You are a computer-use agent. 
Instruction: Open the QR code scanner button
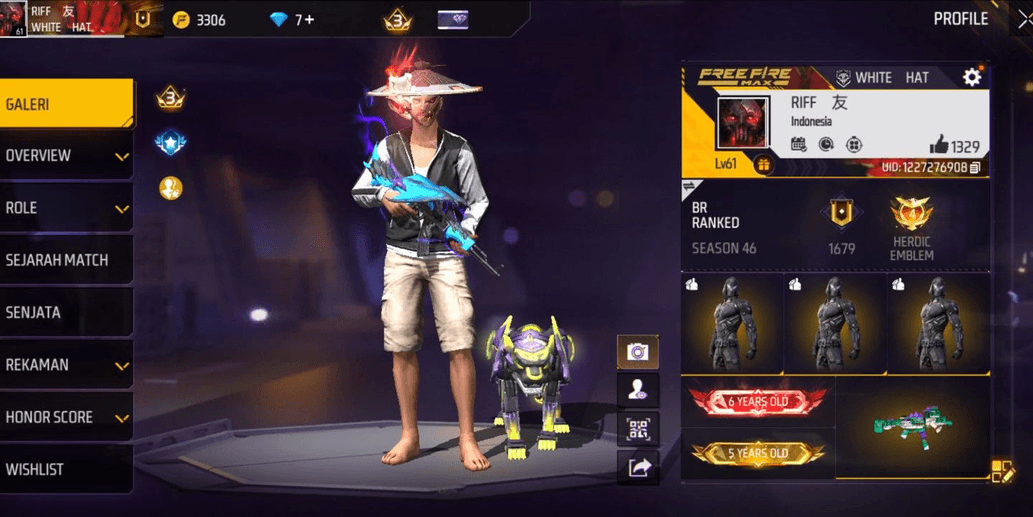pyautogui.click(x=637, y=430)
